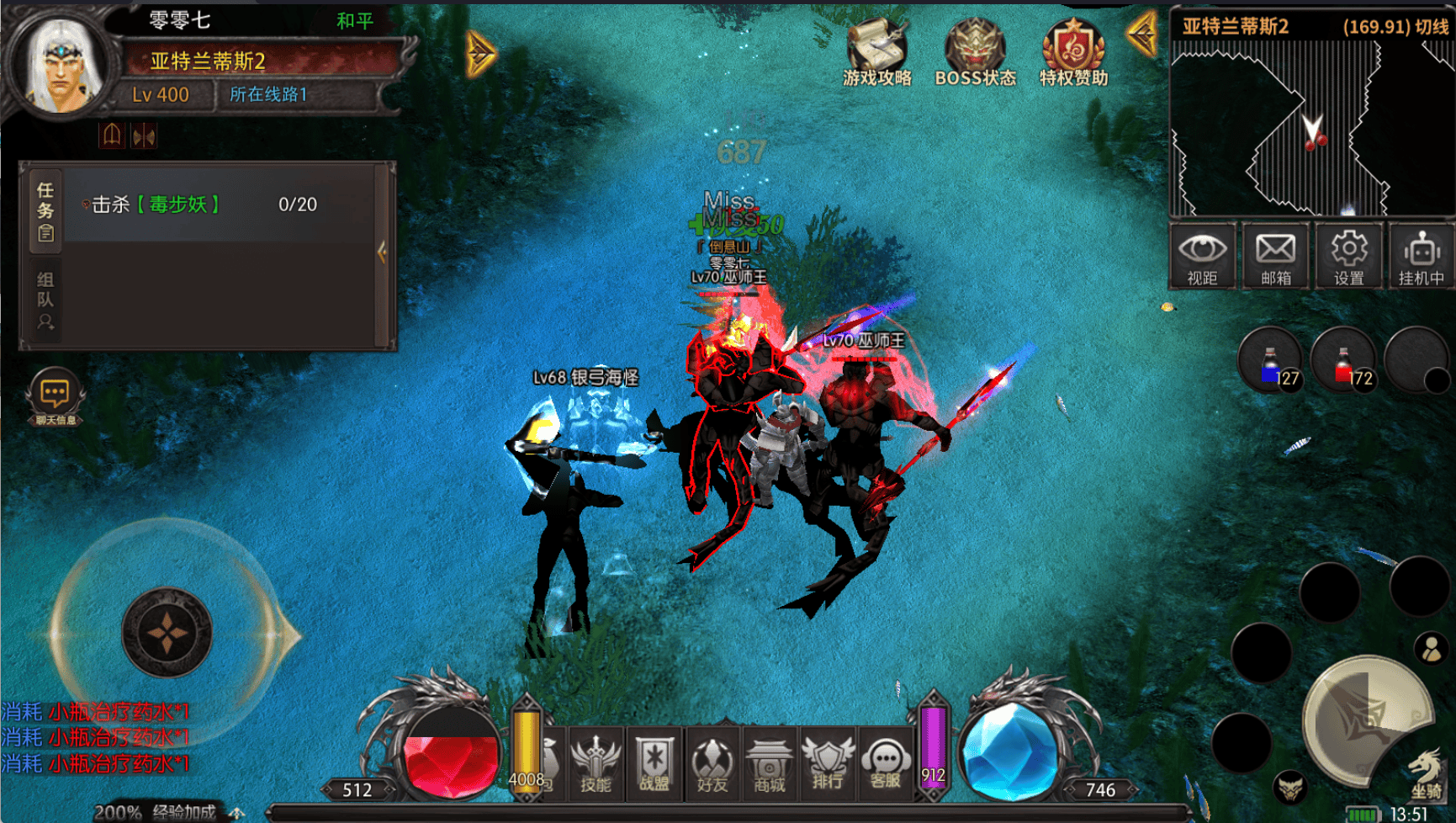Open the 战盟 guild menu
1456x823 pixels.
[654, 763]
